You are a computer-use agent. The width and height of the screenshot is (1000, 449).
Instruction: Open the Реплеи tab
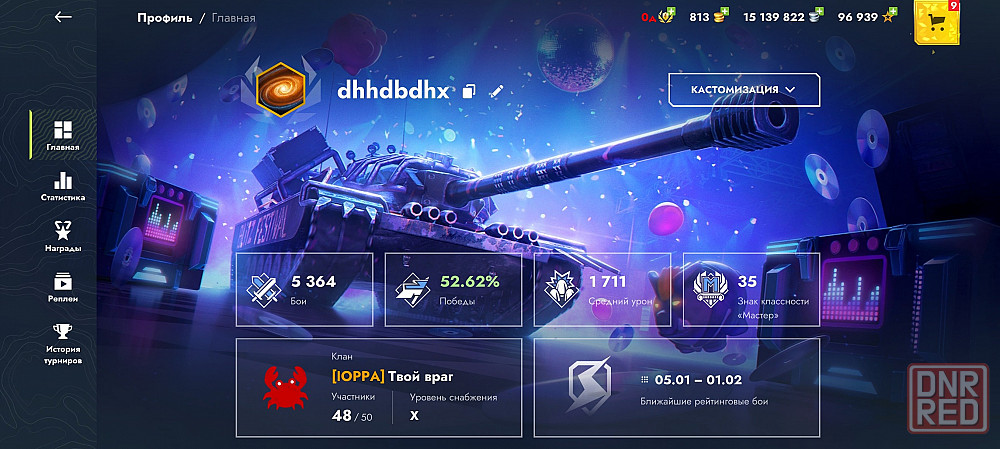point(62,287)
